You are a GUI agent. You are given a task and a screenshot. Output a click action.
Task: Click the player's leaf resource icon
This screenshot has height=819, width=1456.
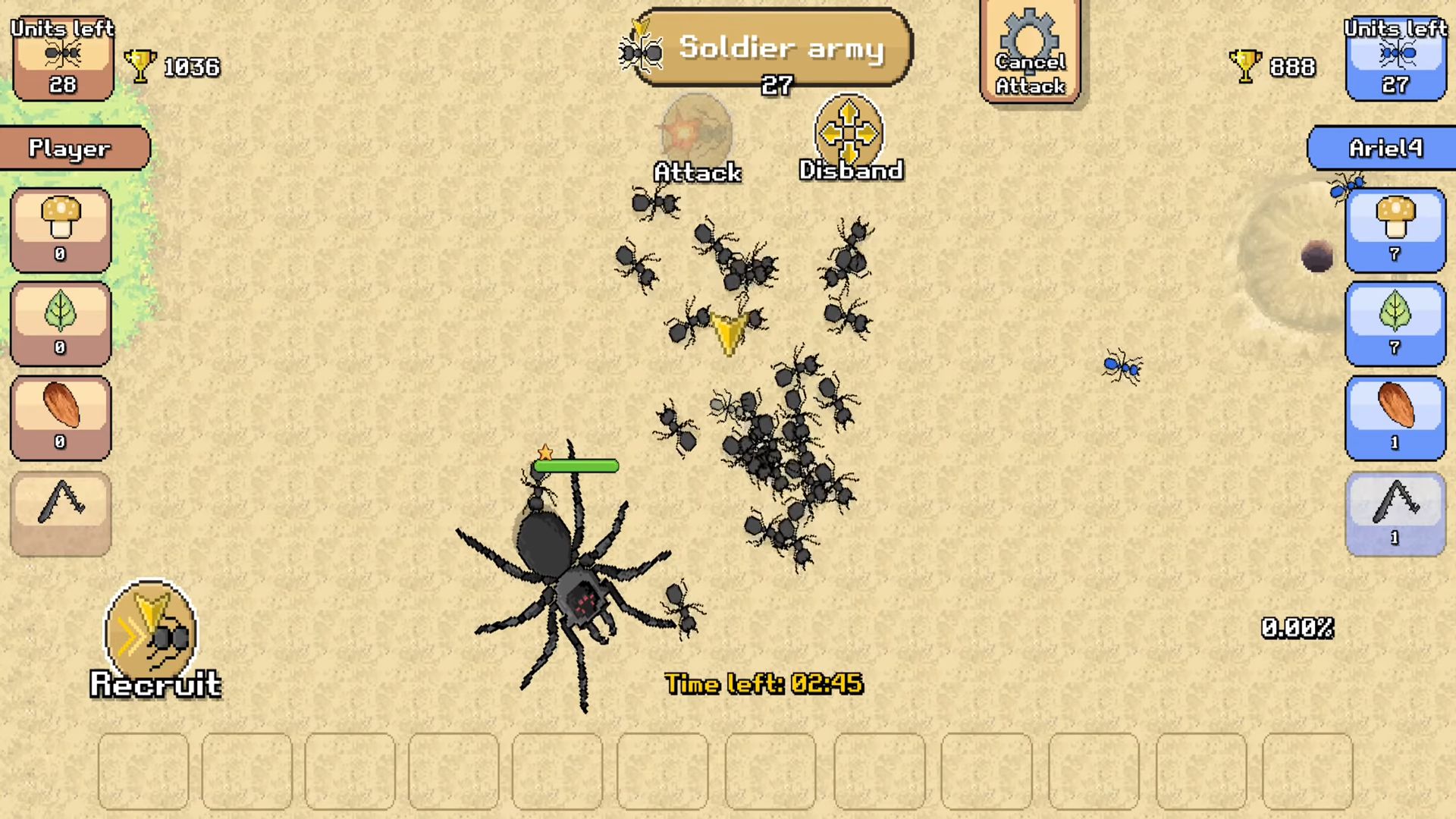pos(60,322)
